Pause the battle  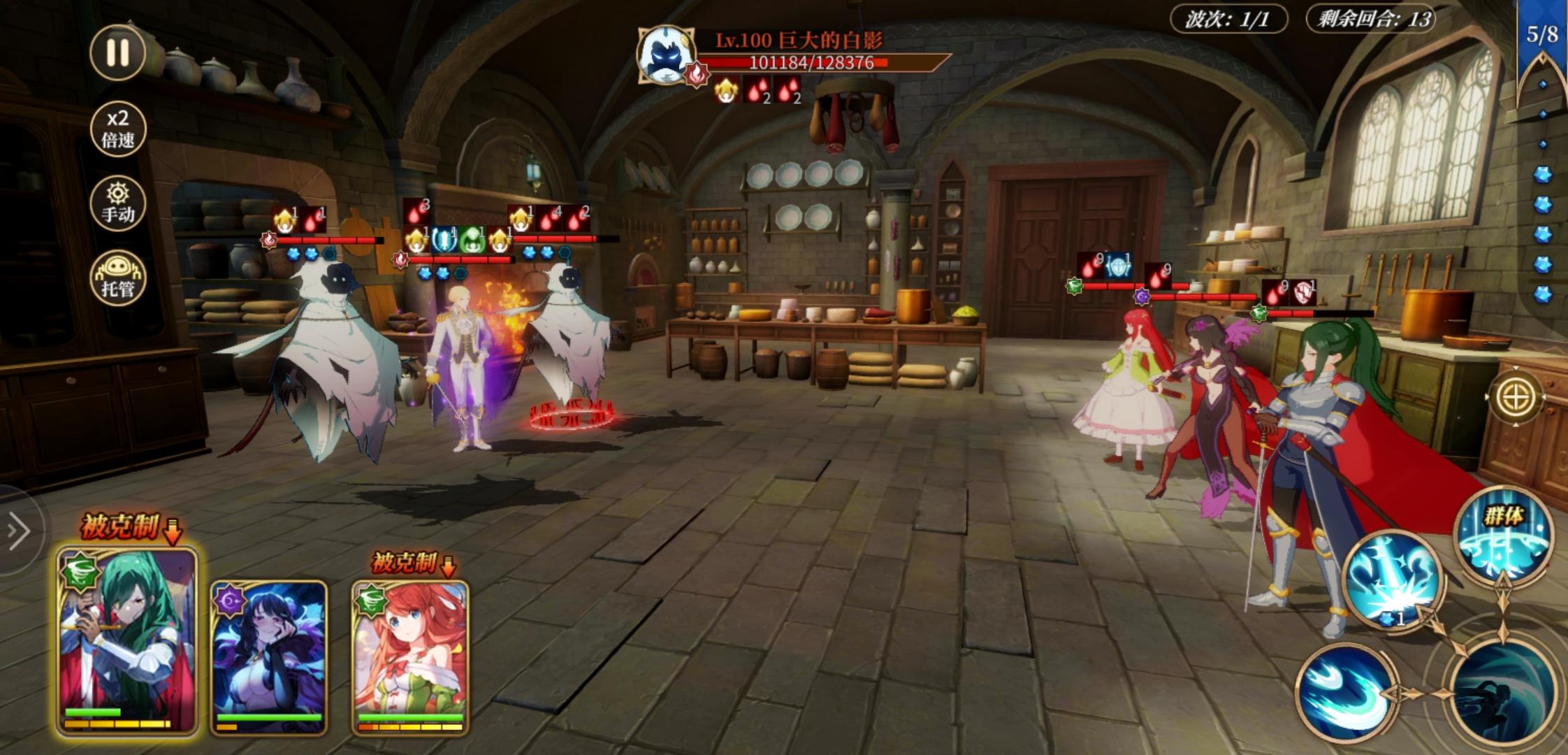(116, 53)
